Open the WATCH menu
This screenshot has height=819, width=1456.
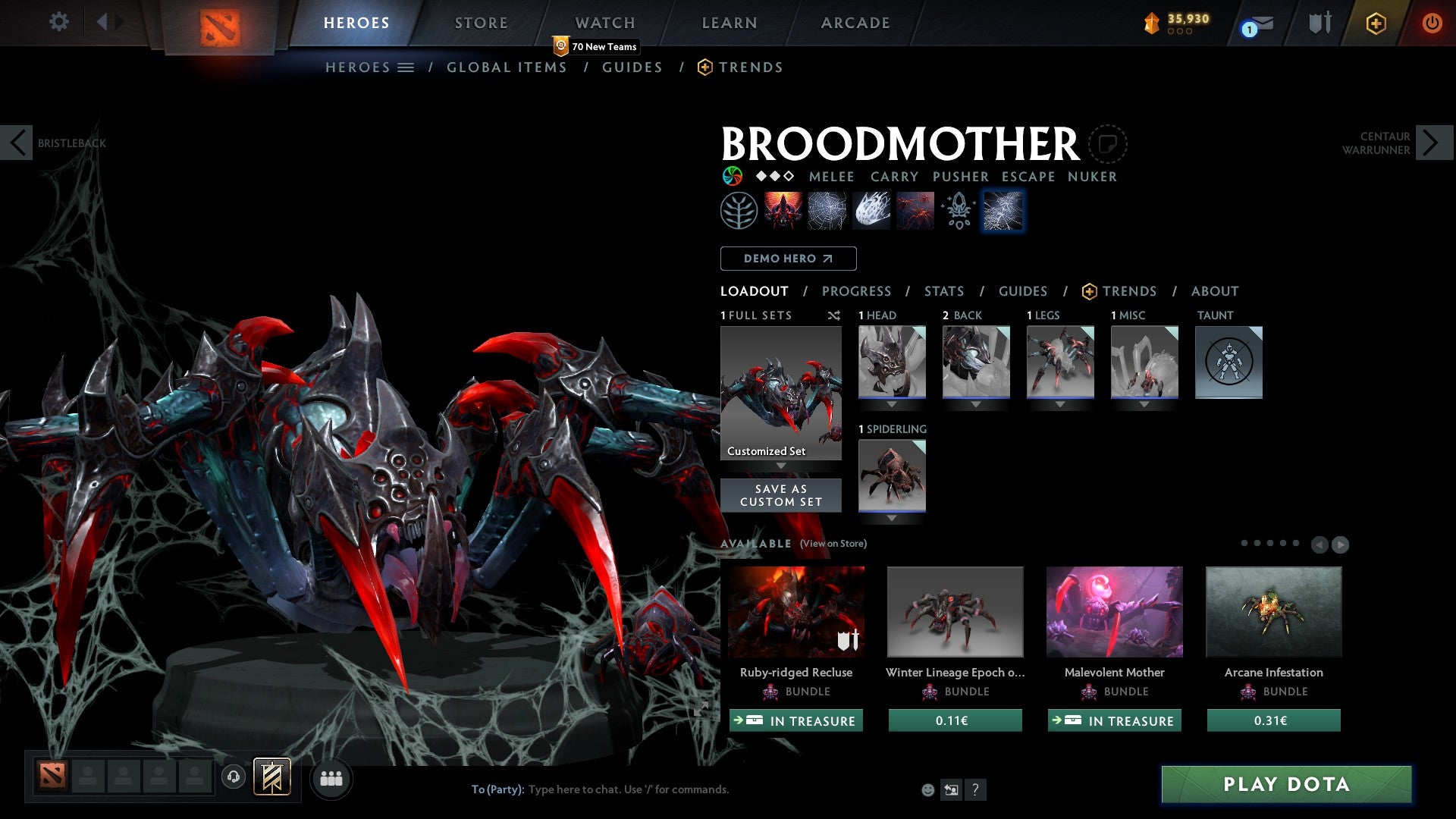tap(604, 22)
